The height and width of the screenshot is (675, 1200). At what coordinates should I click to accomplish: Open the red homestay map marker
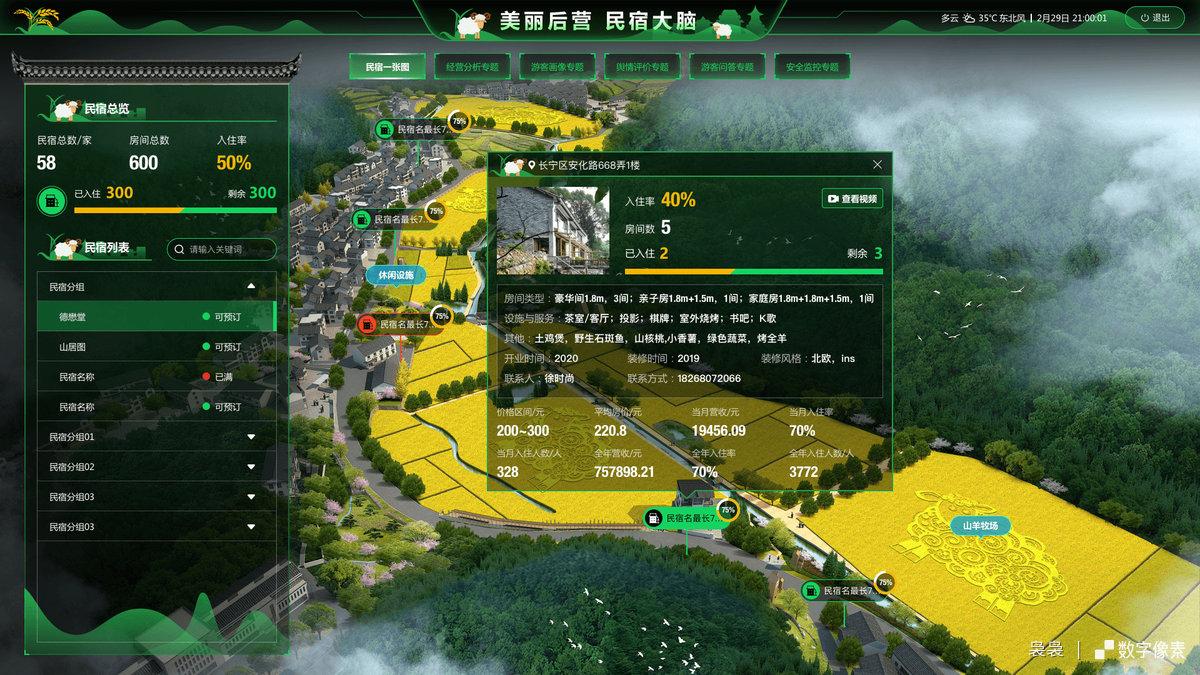coord(367,324)
